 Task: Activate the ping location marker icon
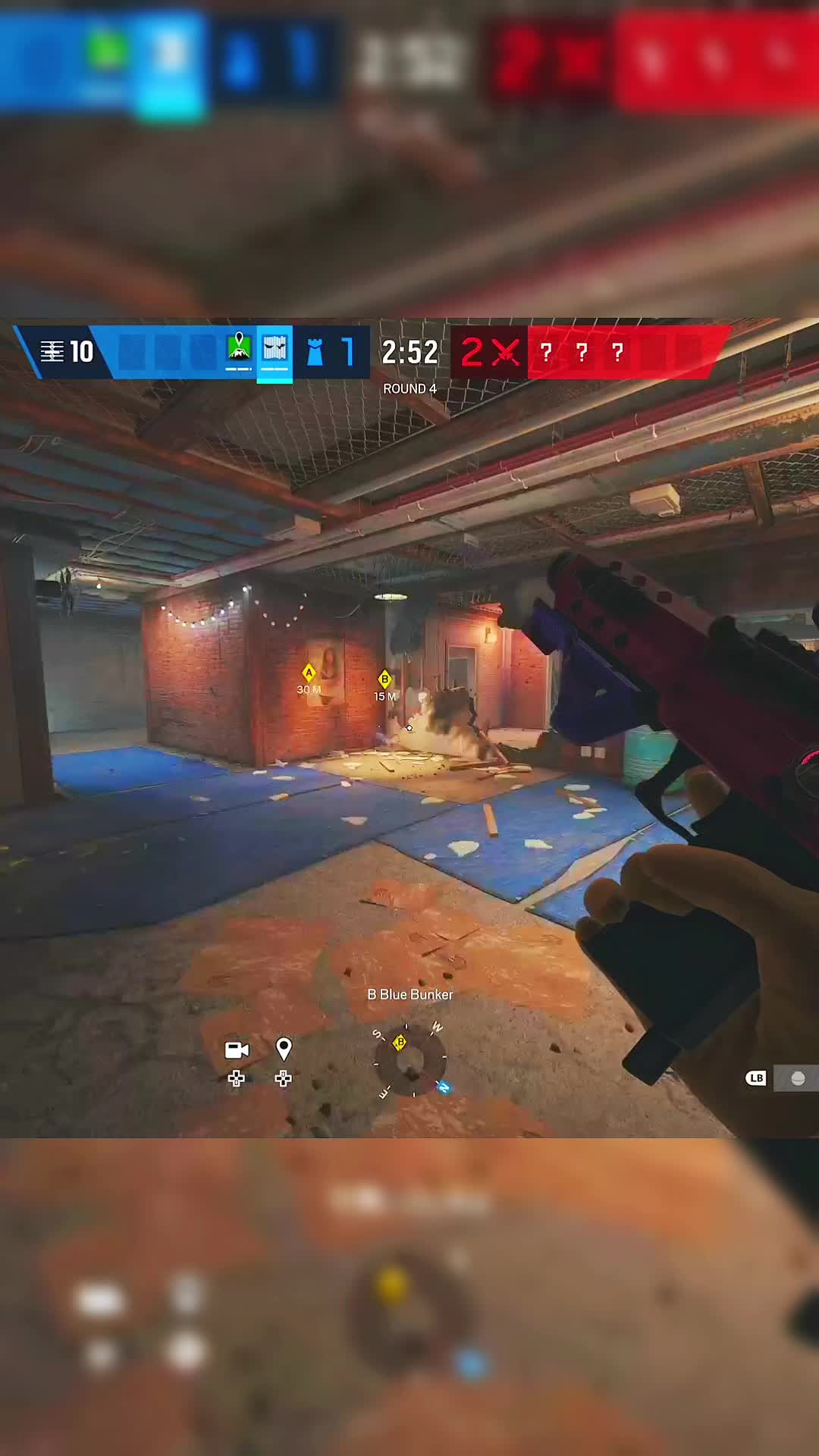point(284,1049)
